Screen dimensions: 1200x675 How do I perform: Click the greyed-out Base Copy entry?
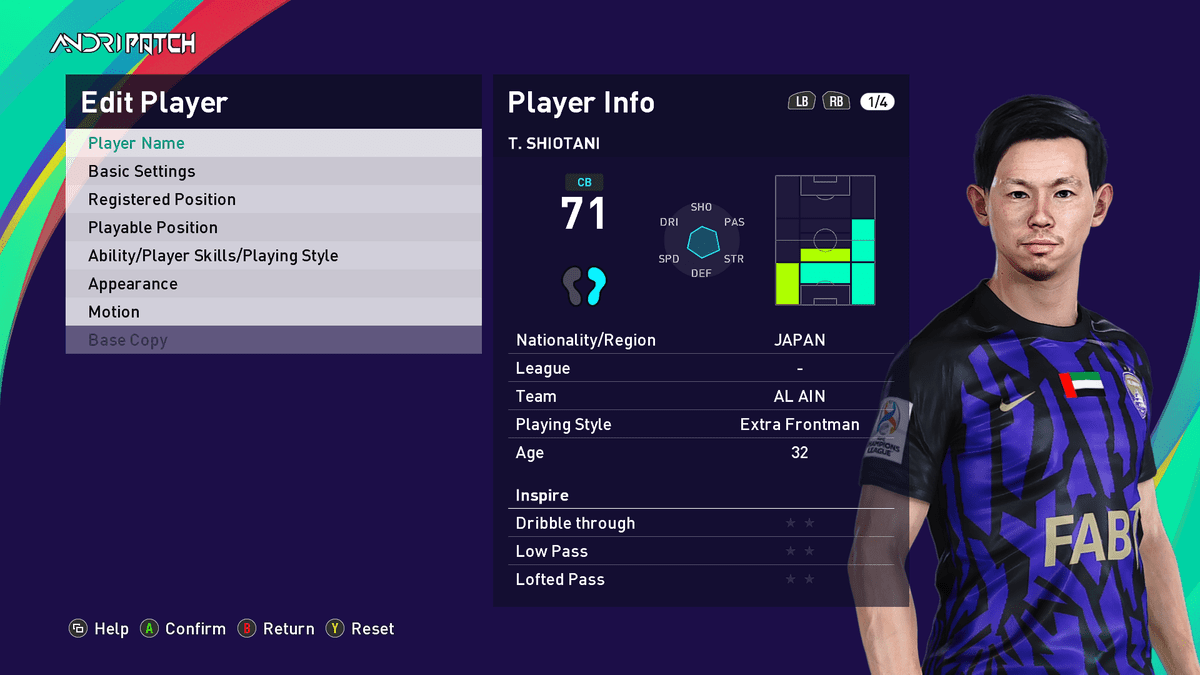(x=273, y=340)
